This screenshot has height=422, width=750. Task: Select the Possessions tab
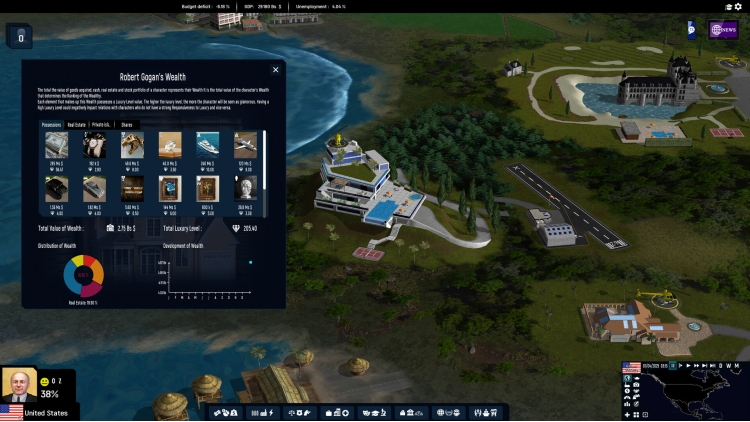point(51,125)
